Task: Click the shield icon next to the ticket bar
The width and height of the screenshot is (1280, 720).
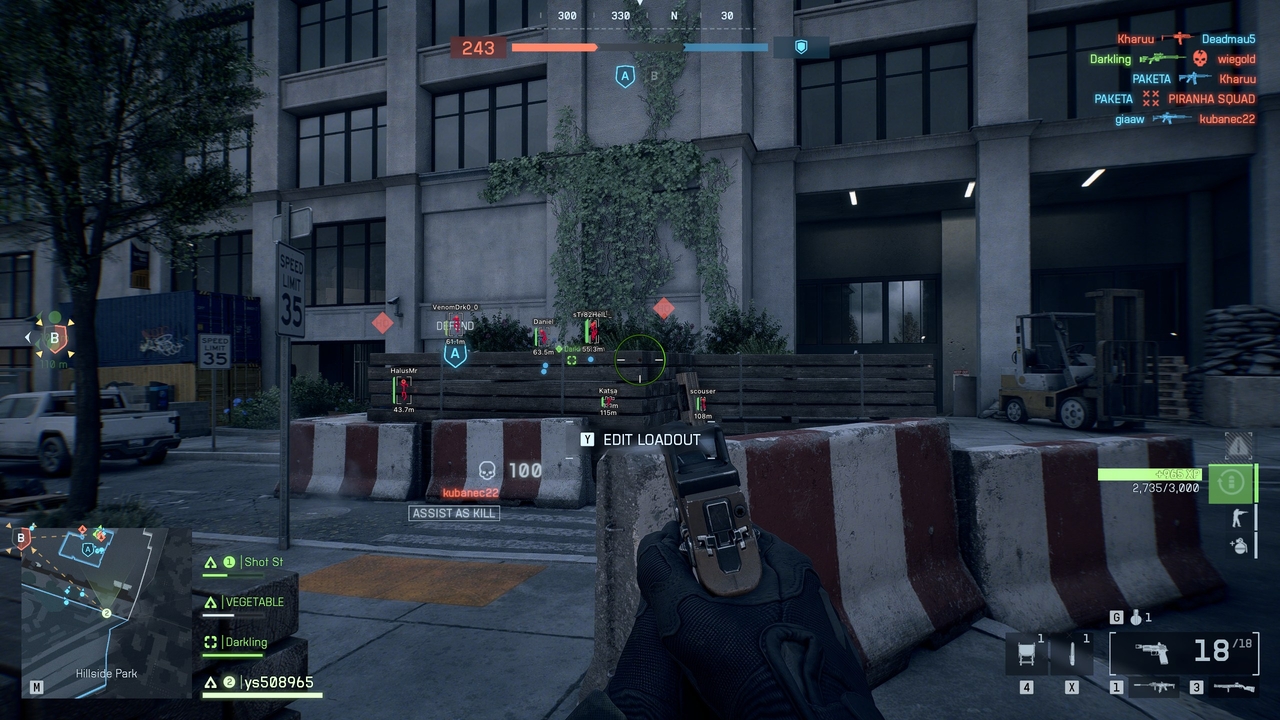Action: click(x=801, y=46)
